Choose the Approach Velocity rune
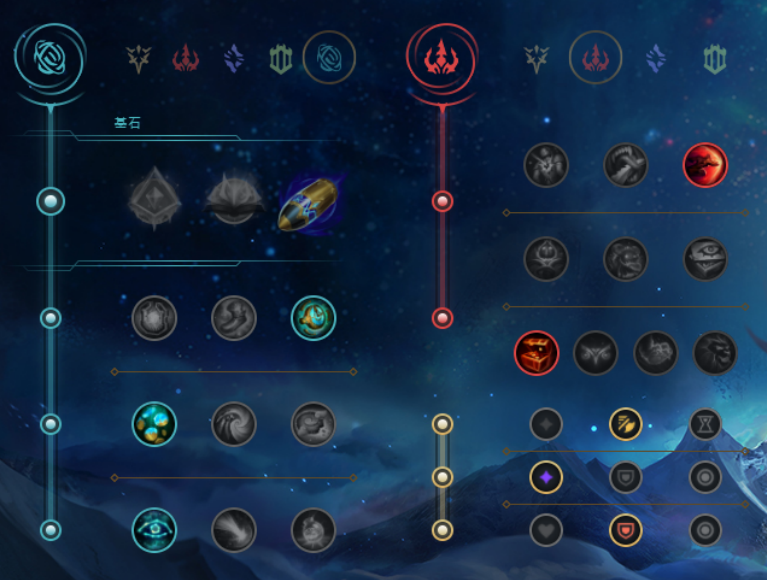The height and width of the screenshot is (580, 767). pyautogui.click(x=234, y=530)
